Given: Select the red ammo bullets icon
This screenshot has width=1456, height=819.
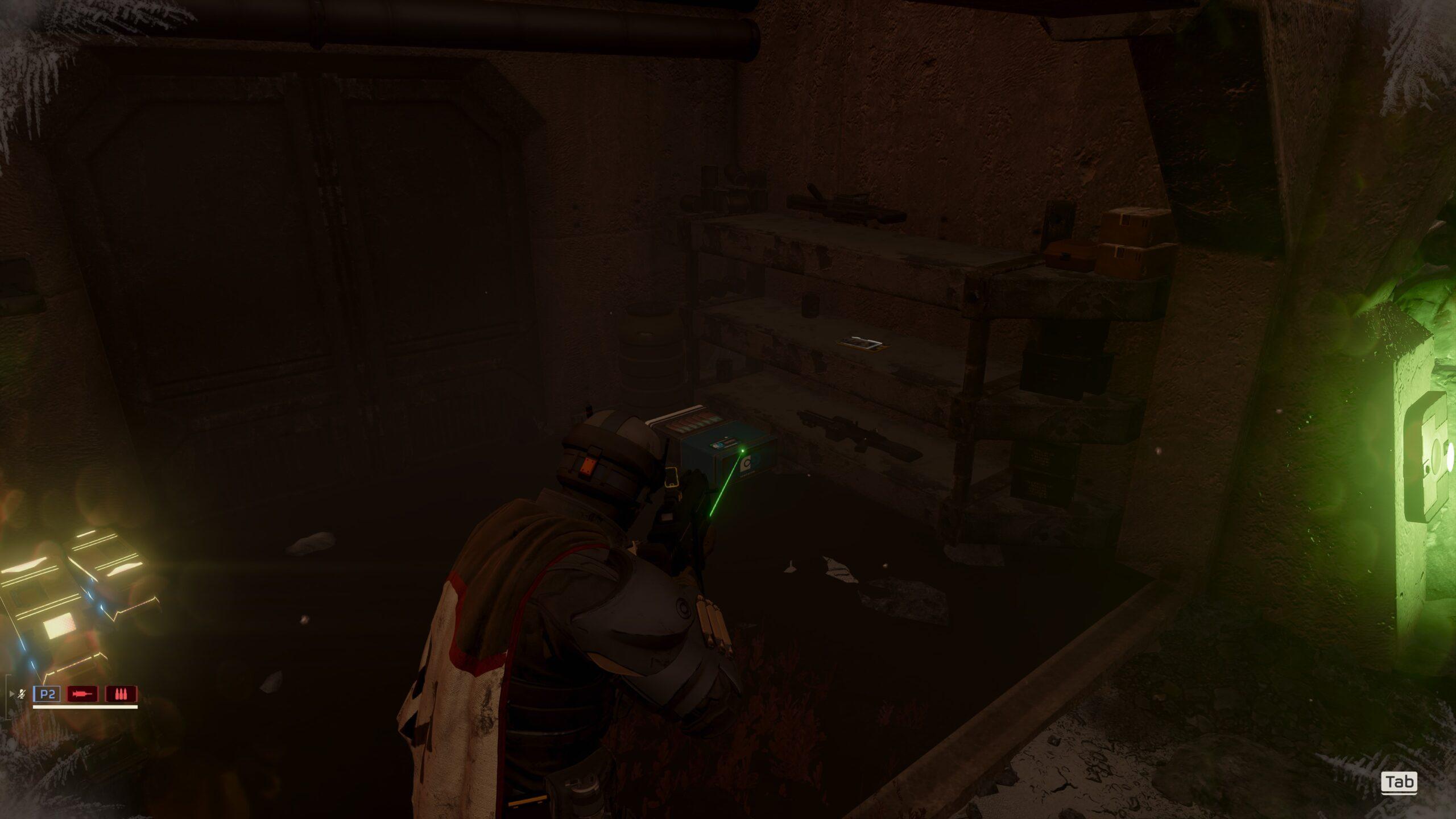Looking at the screenshot, I should pos(121,694).
